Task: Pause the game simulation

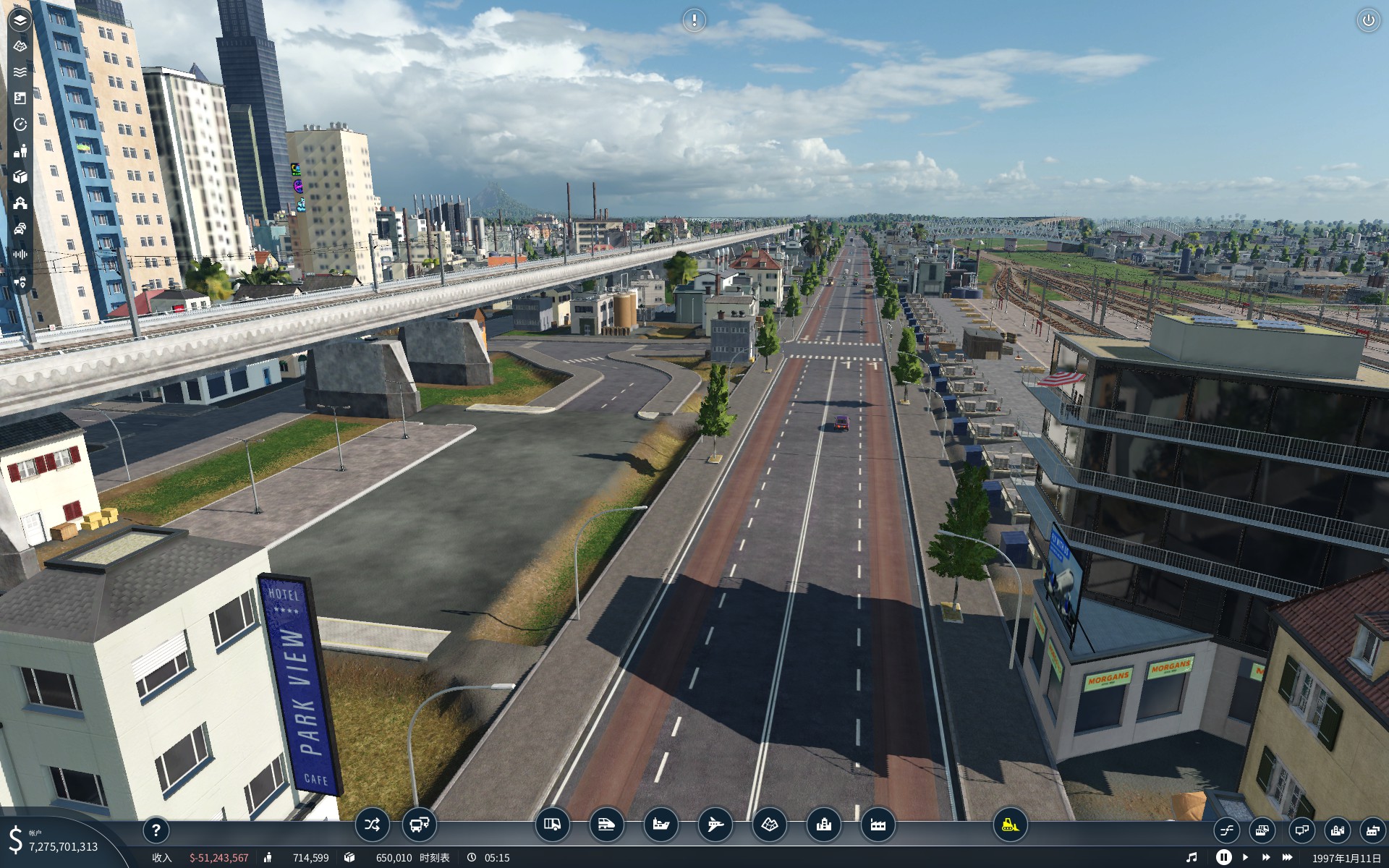Action: tap(1223, 857)
